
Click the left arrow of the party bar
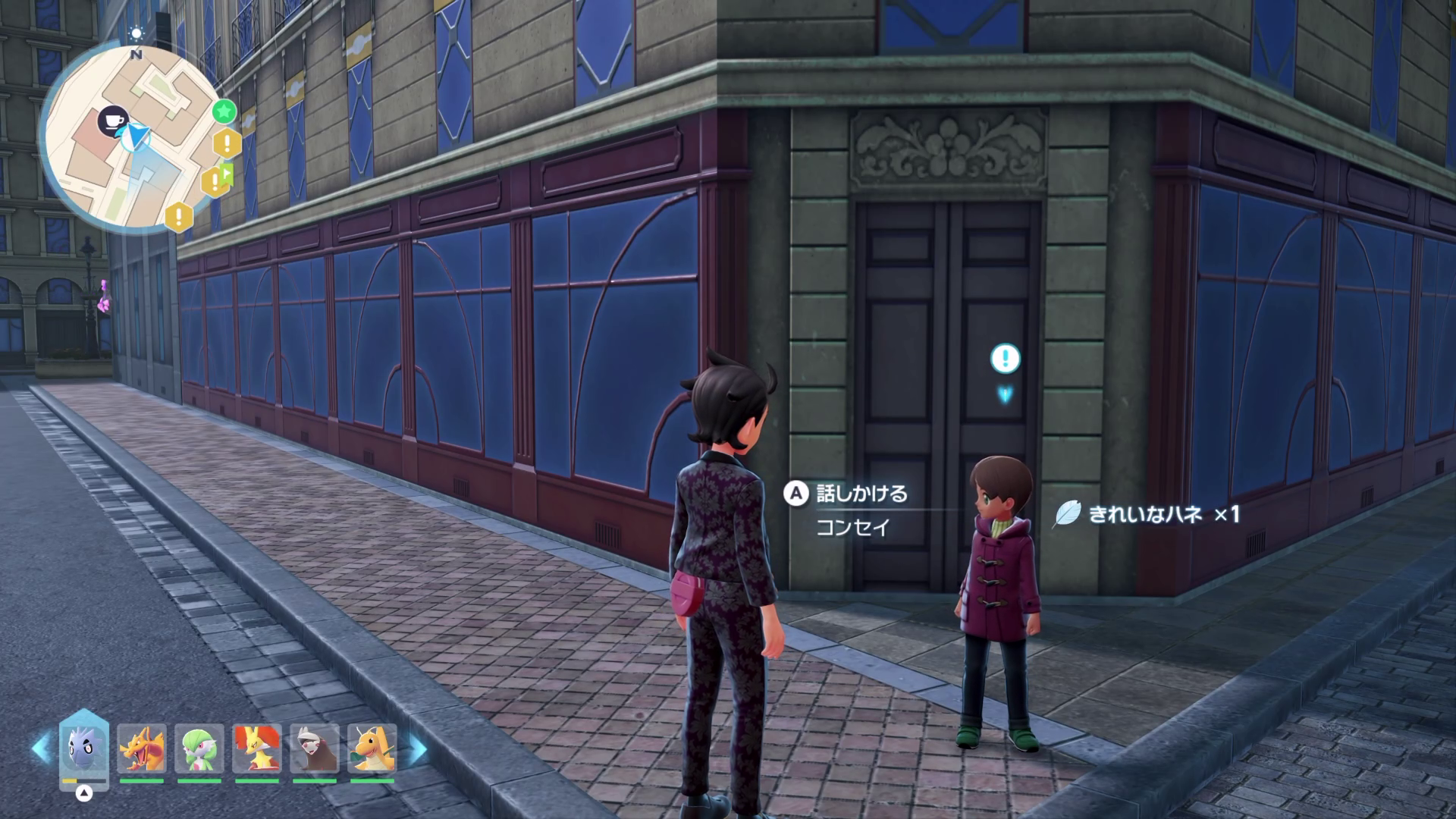[41, 749]
